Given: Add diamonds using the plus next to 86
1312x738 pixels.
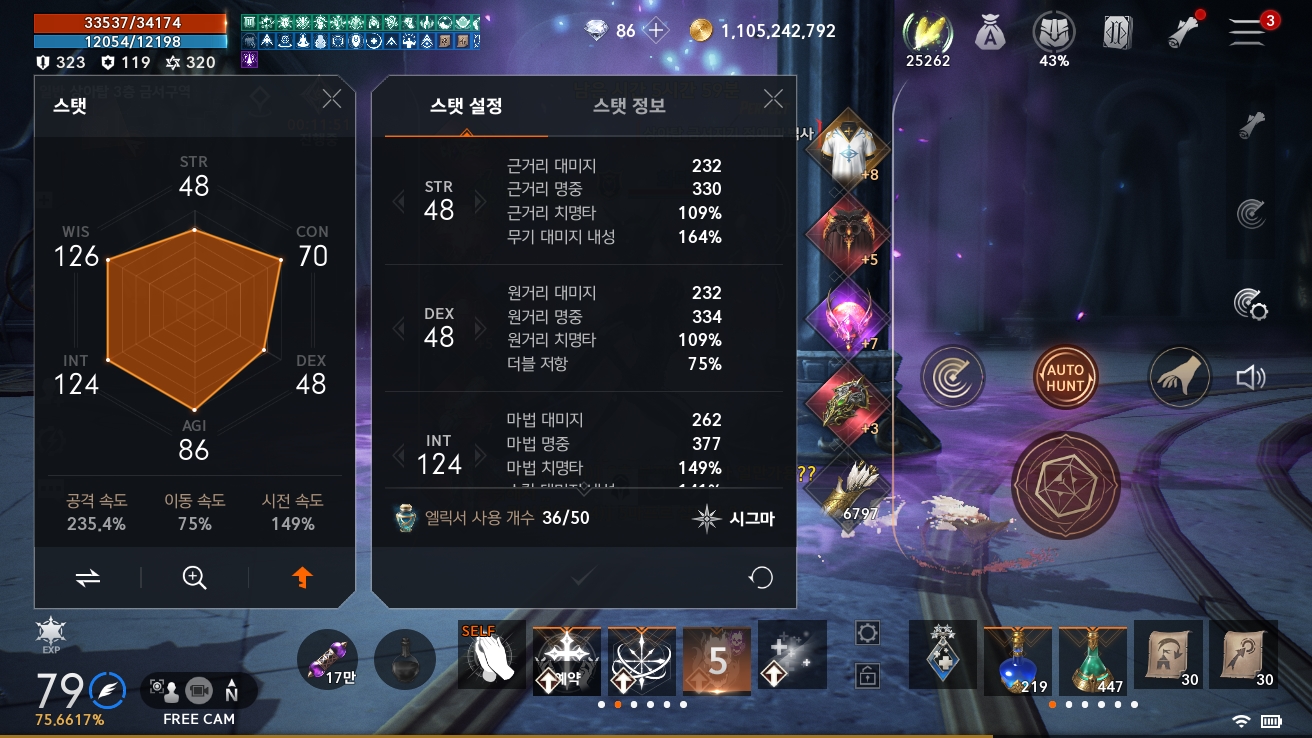Looking at the screenshot, I should coord(655,31).
